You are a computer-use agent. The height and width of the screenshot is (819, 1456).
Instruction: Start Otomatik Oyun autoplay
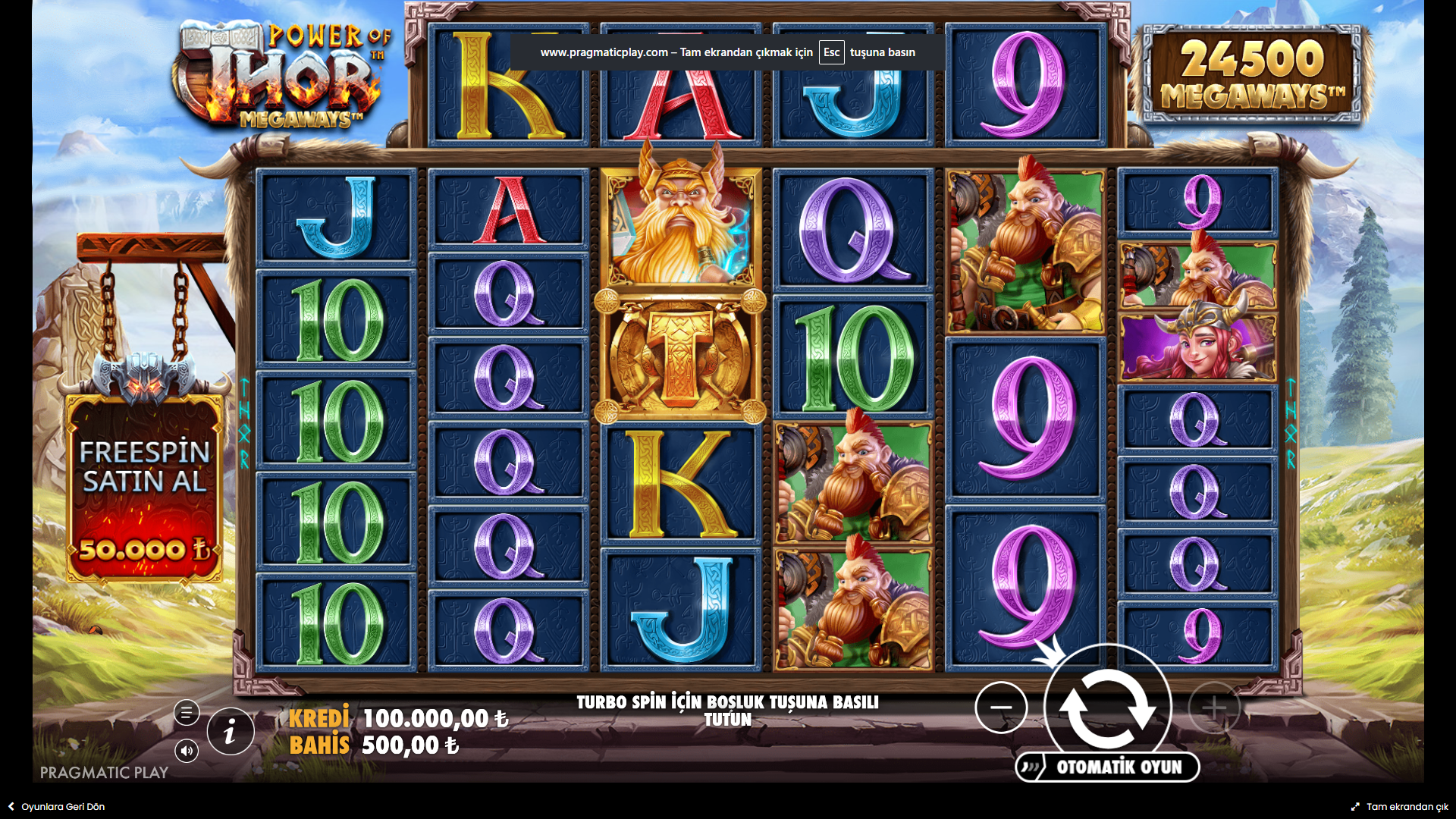click(x=1108, y=767)
